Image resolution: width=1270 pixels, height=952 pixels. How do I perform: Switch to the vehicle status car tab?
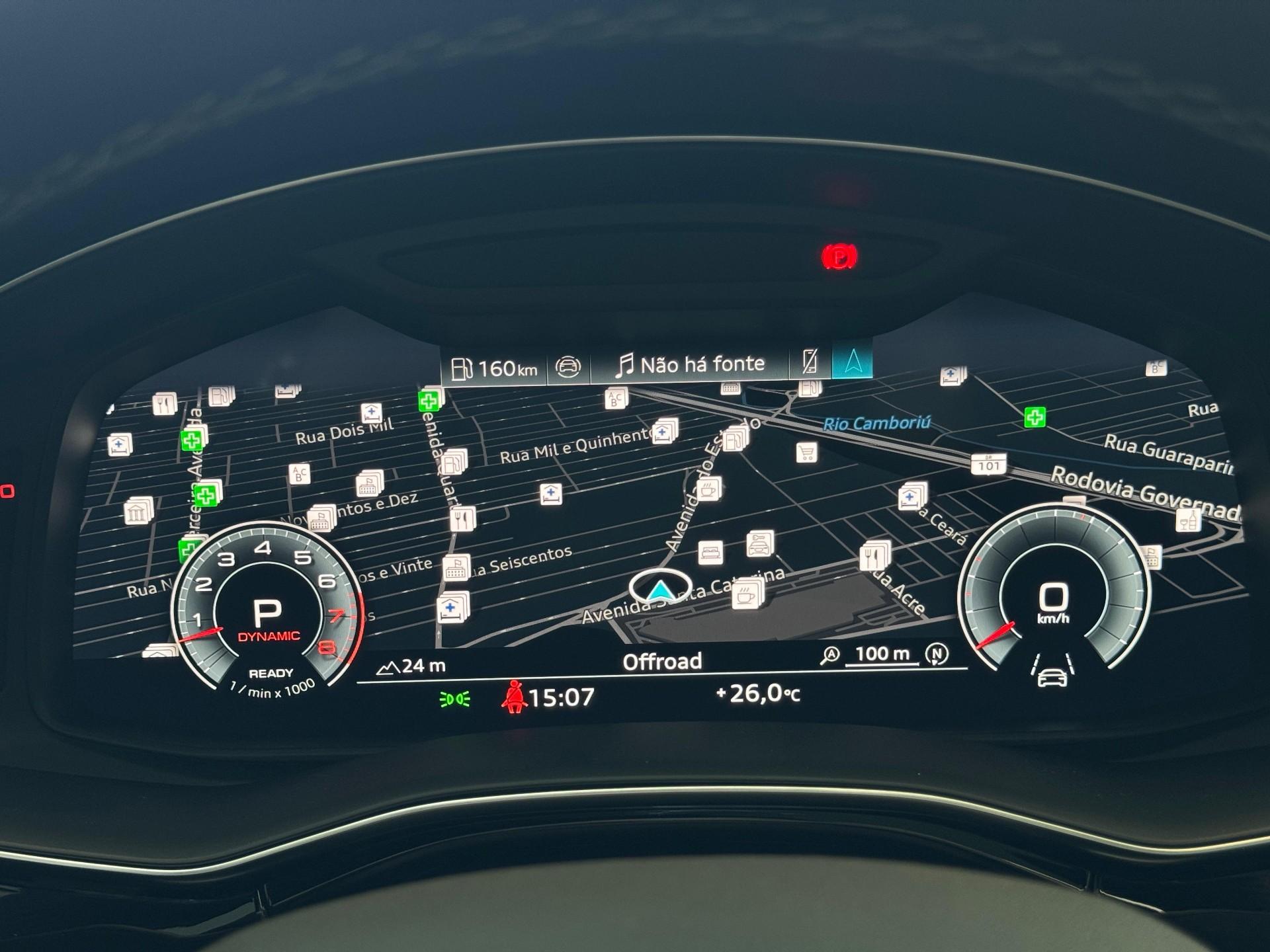pos(568,366)
